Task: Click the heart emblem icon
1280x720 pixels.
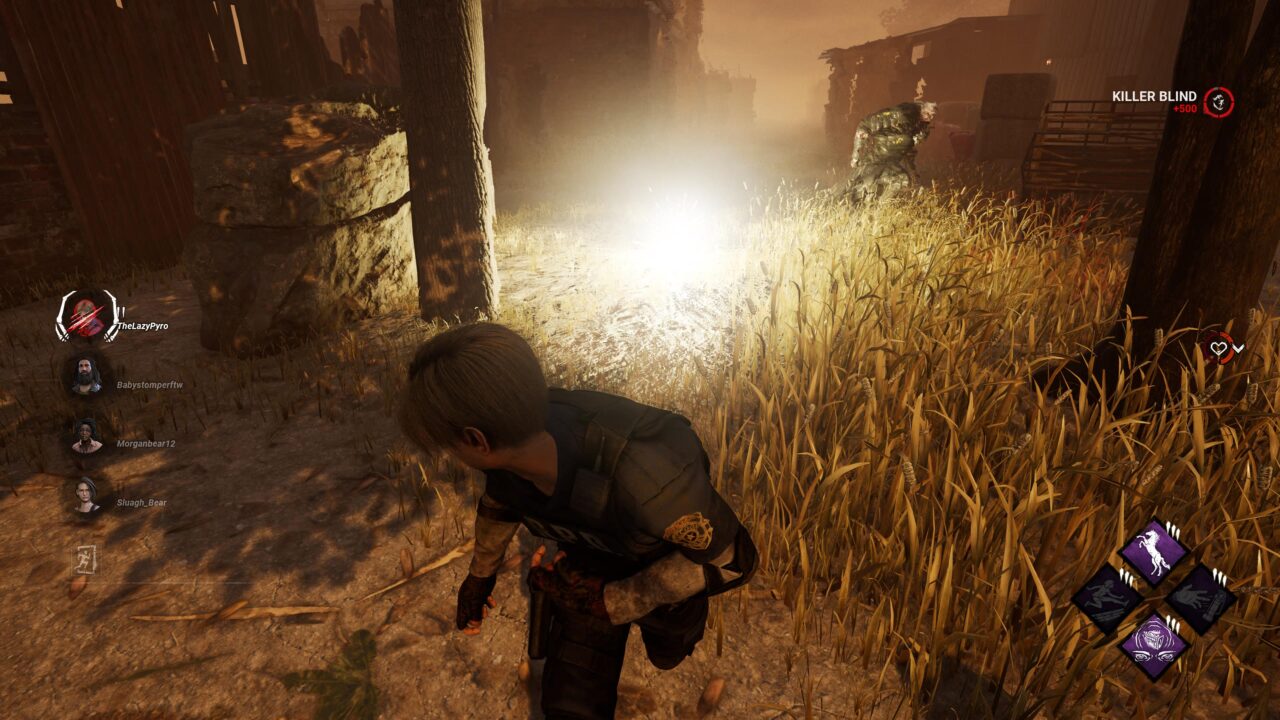Action: pos(1218,347)
